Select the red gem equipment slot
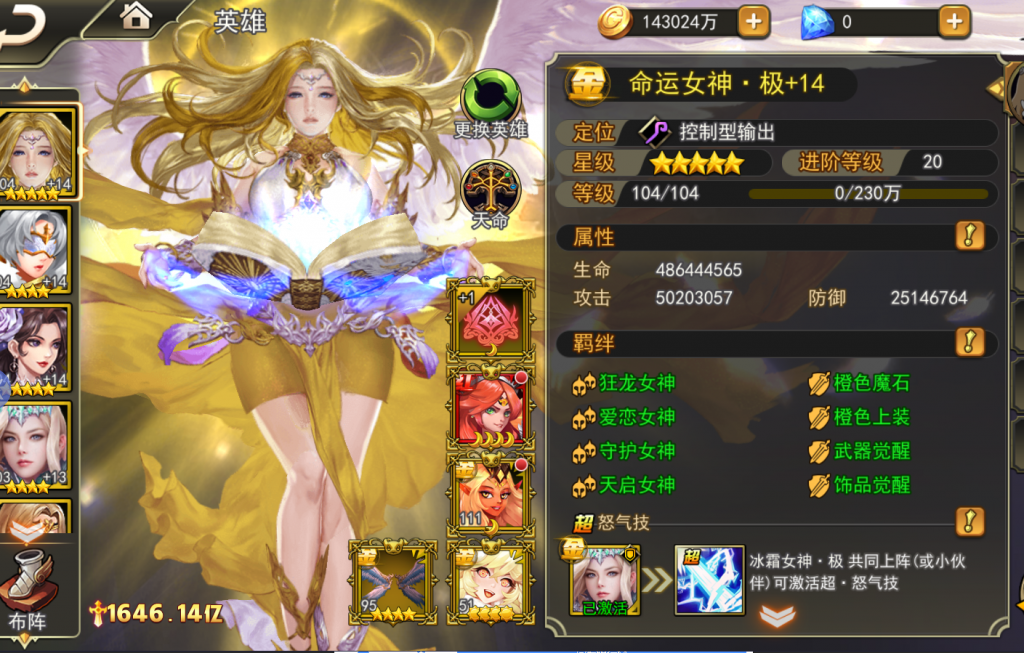Image resolution: width=1024 pixels, height=653 pixels. (x=489, y=319)
